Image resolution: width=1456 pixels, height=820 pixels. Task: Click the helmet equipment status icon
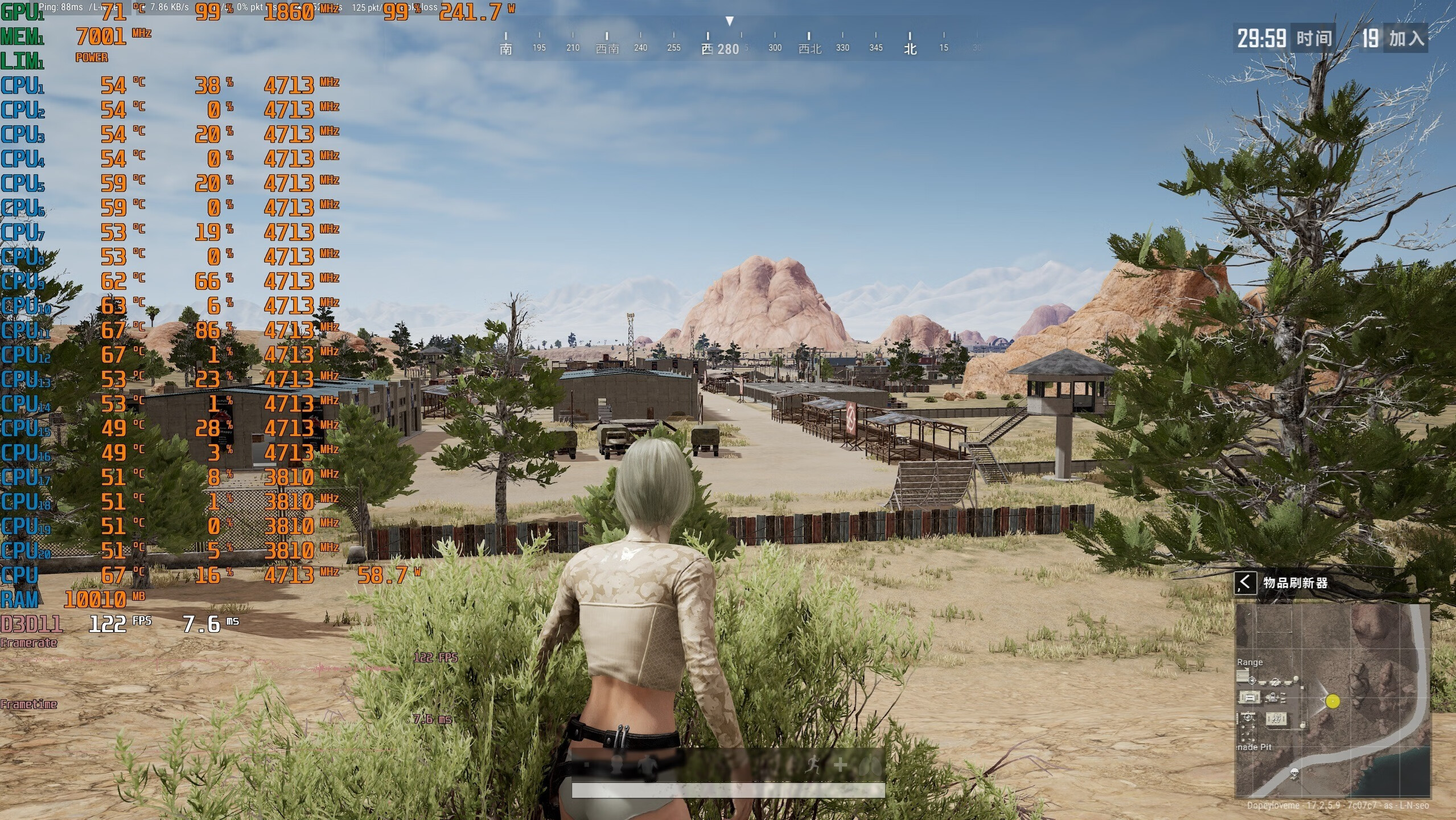(615, 766)
